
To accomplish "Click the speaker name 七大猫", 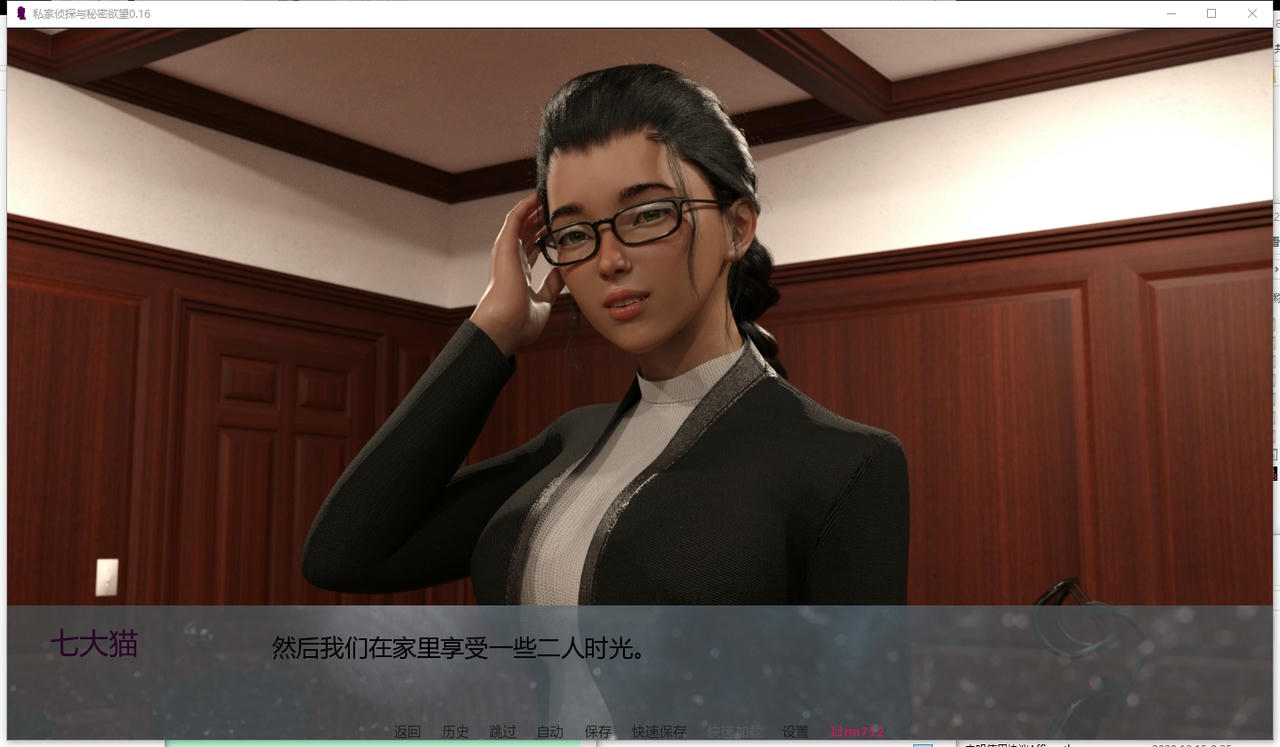I will coord(96,644).
